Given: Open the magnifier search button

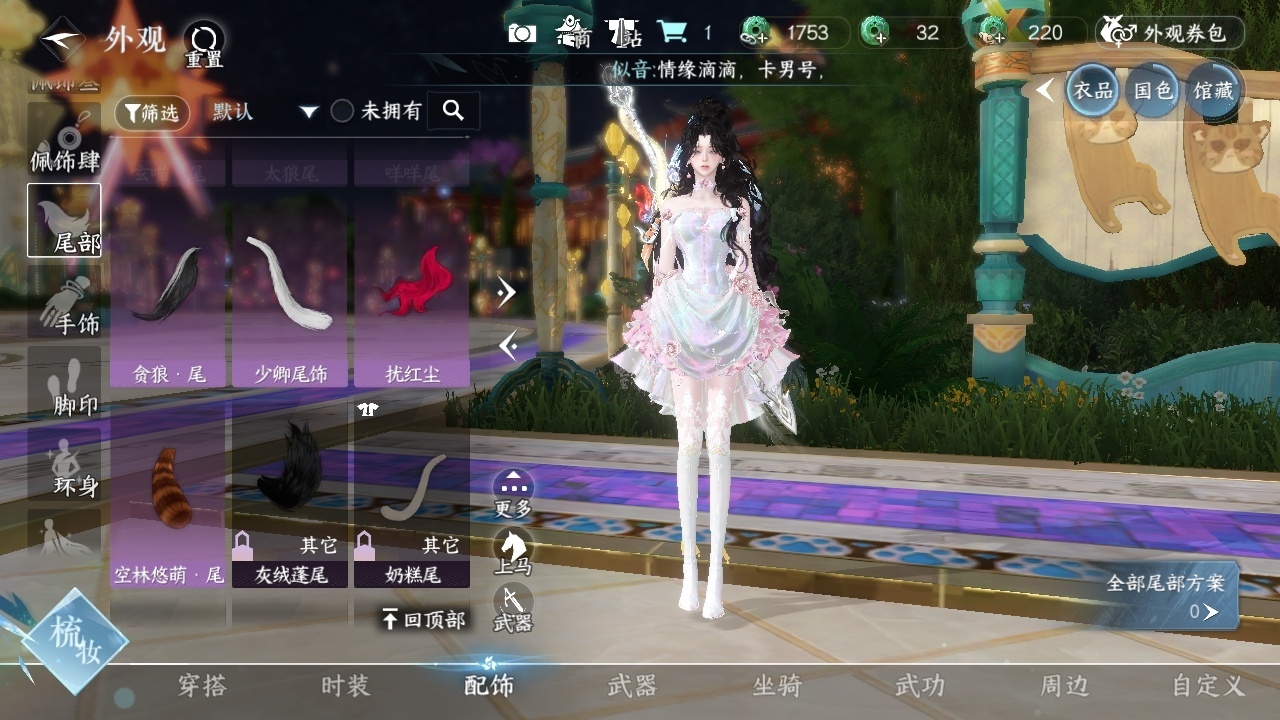Looking at the screenshot, I should click(453, 111).
